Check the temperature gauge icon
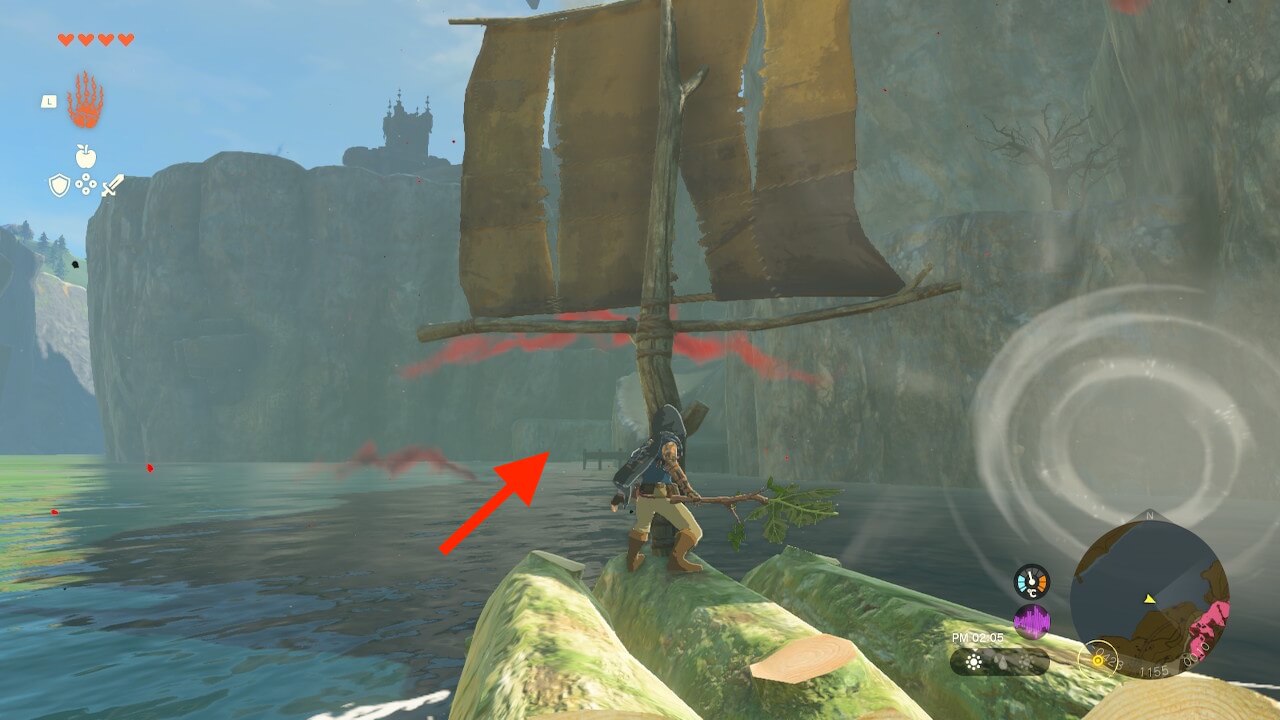 pos(1031,582)
